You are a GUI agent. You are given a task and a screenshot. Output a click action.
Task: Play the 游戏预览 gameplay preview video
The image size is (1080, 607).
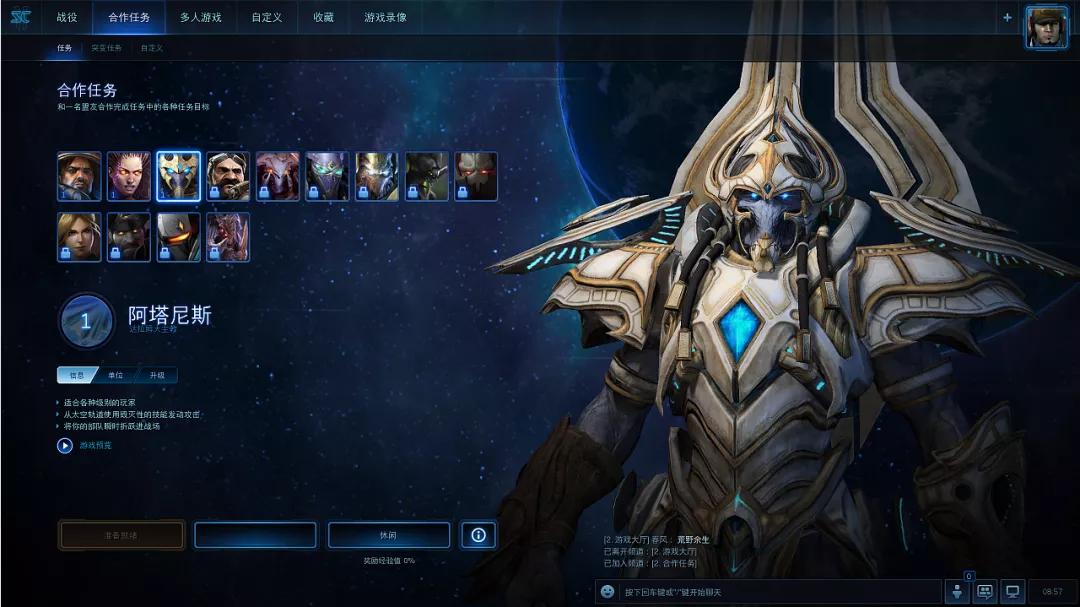point(65,446)
